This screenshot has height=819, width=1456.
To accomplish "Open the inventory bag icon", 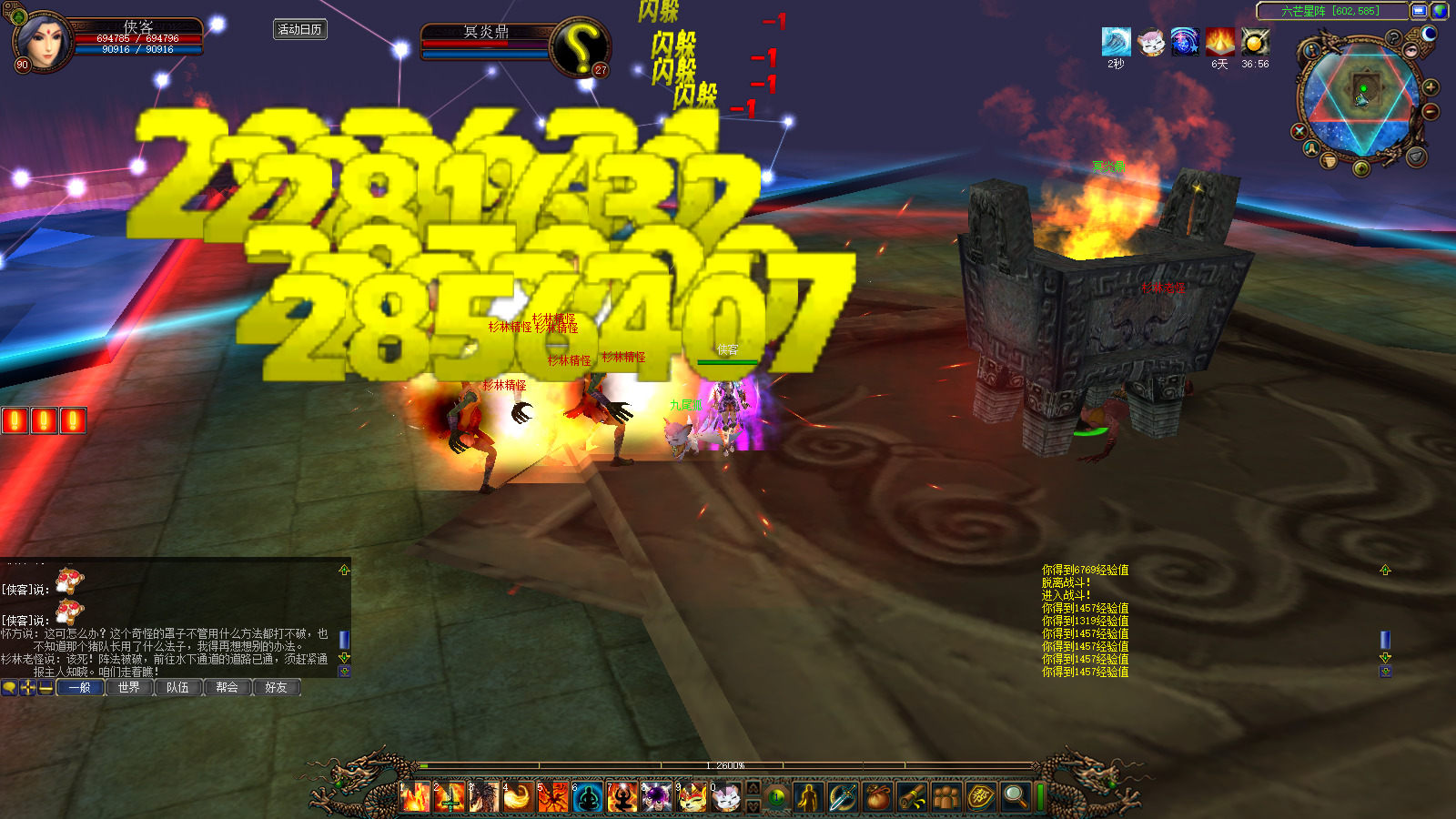I will click(x=877, y=798).
